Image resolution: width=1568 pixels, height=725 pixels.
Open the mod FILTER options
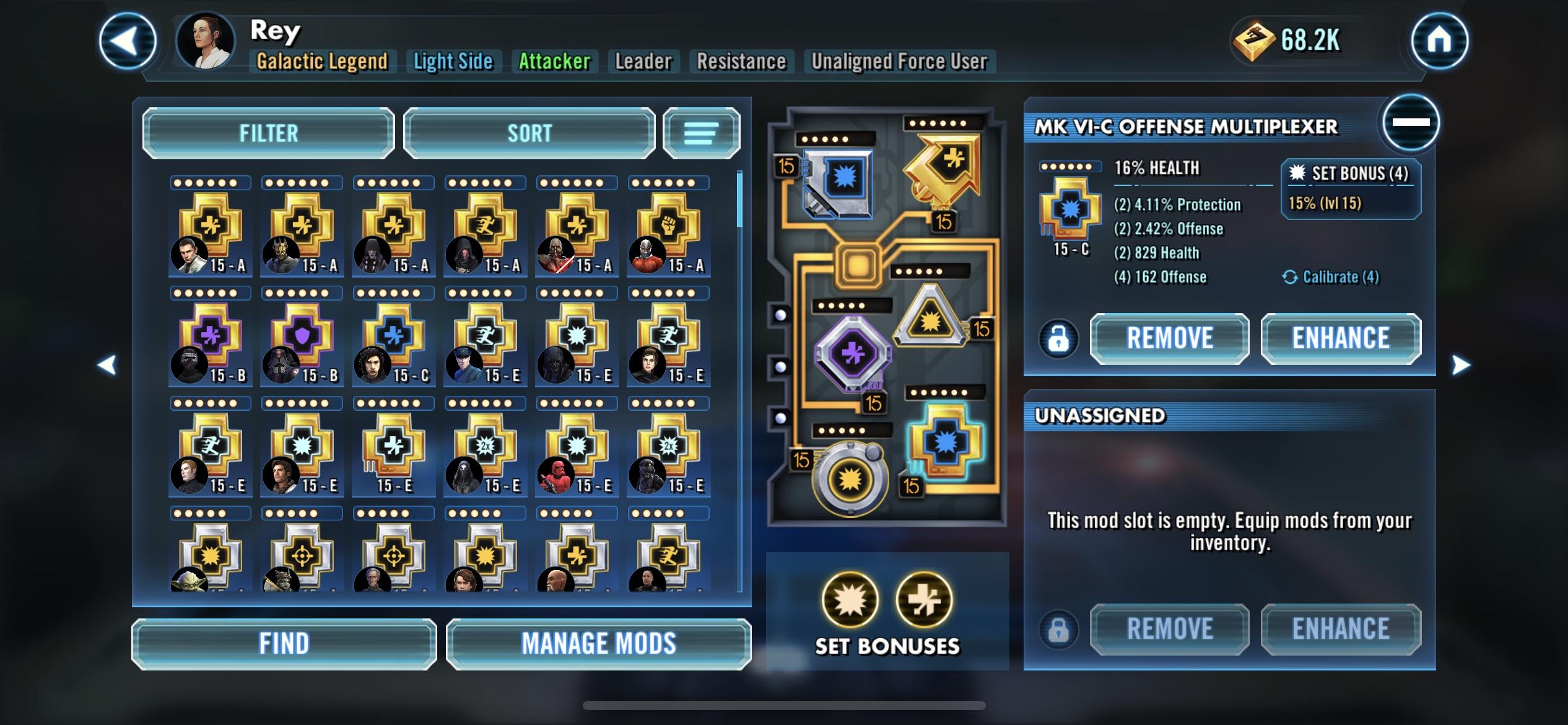click(x=268, y=133)
